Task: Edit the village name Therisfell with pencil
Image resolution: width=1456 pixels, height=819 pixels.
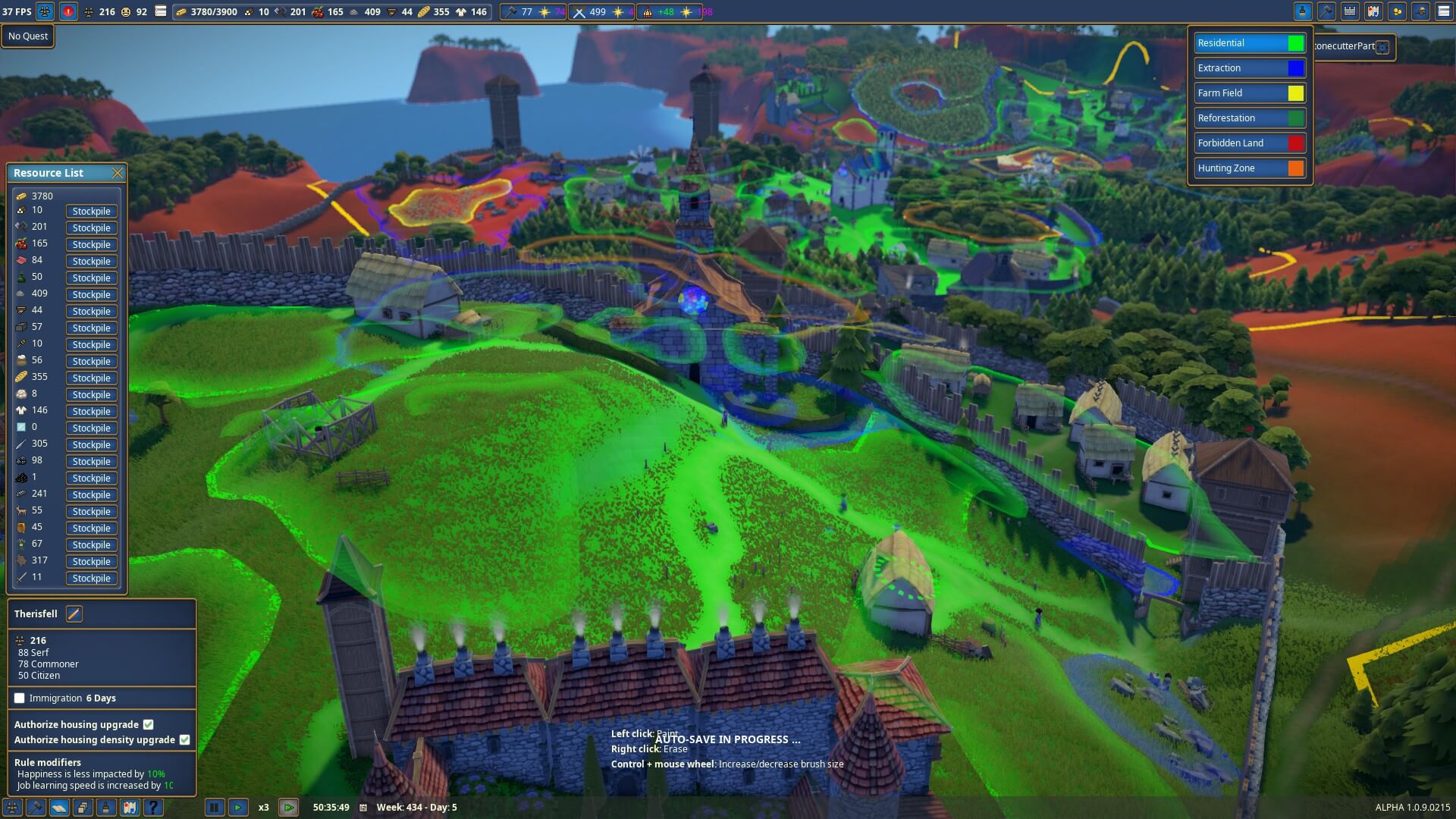Action: coord(74,614)
